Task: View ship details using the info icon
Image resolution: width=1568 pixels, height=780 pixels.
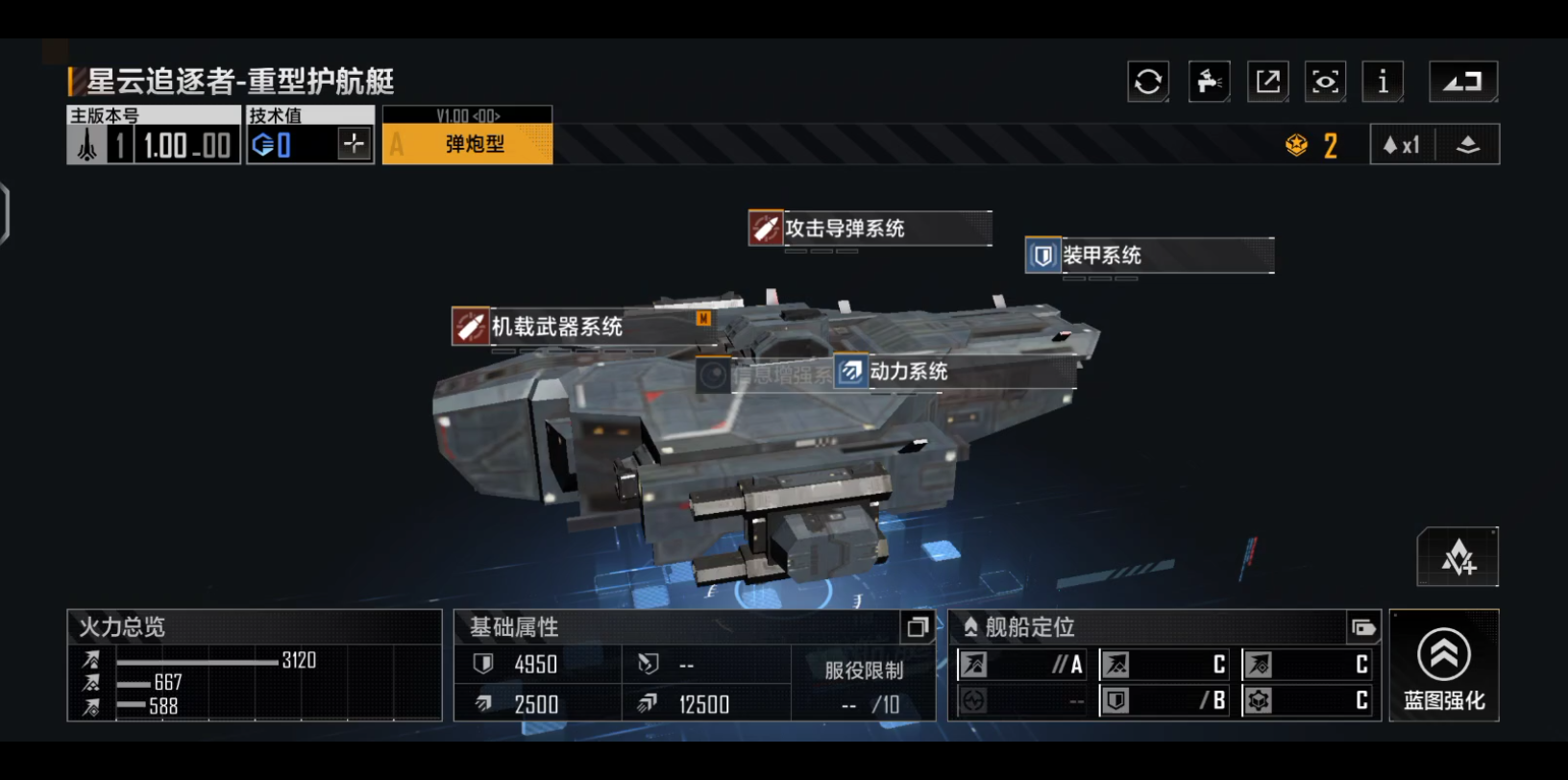Action: (x=1384, y=82)
